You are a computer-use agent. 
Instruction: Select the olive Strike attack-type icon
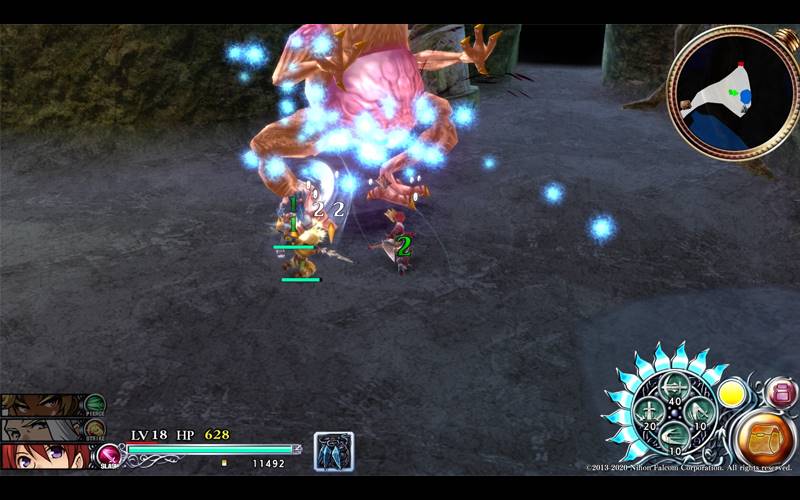coord(95,428)
